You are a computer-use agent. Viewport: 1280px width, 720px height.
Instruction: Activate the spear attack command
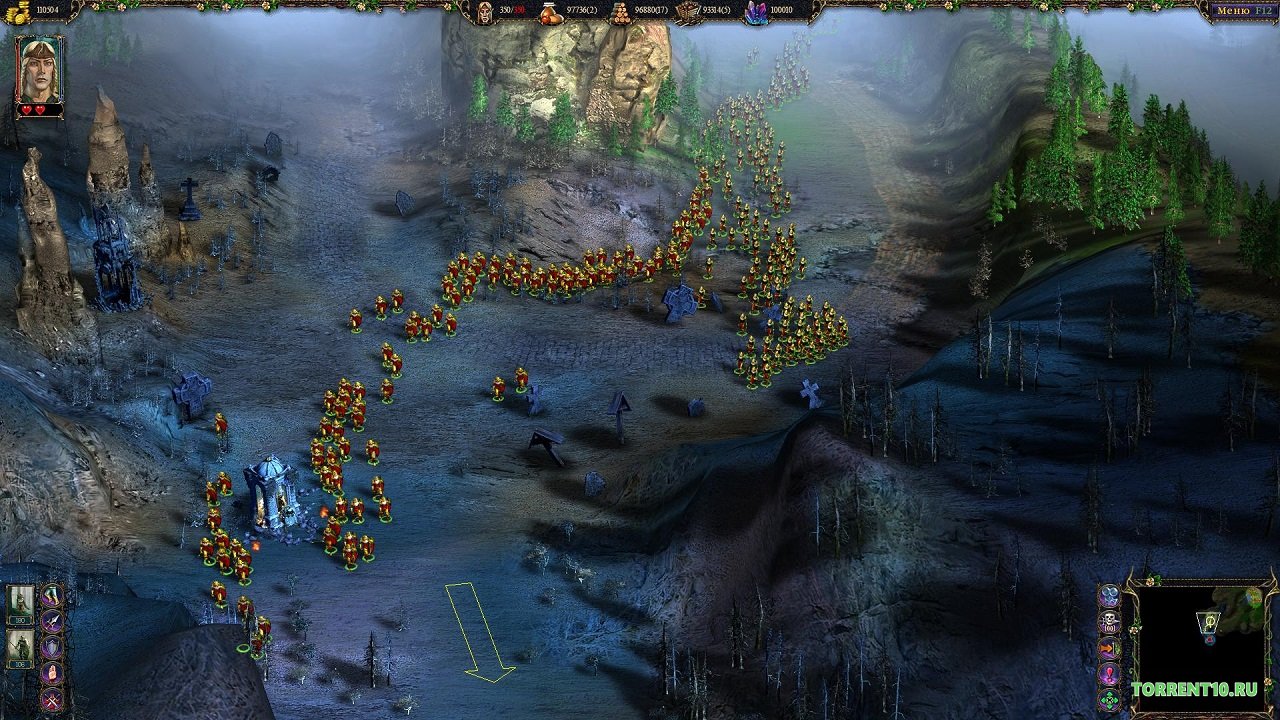(51, 622)
